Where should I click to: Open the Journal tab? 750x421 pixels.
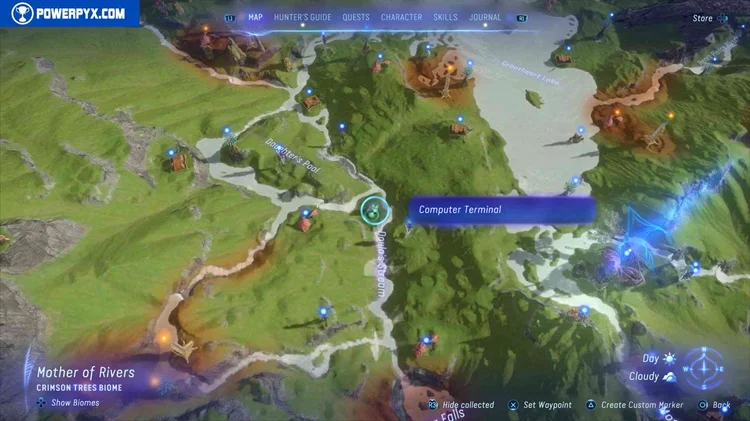pyautogui.click(x=485, y=17)
